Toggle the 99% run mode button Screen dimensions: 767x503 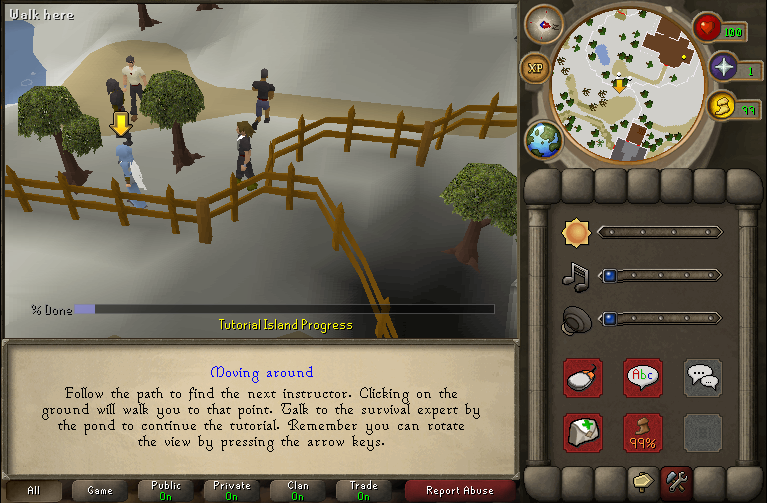[643, 432]
